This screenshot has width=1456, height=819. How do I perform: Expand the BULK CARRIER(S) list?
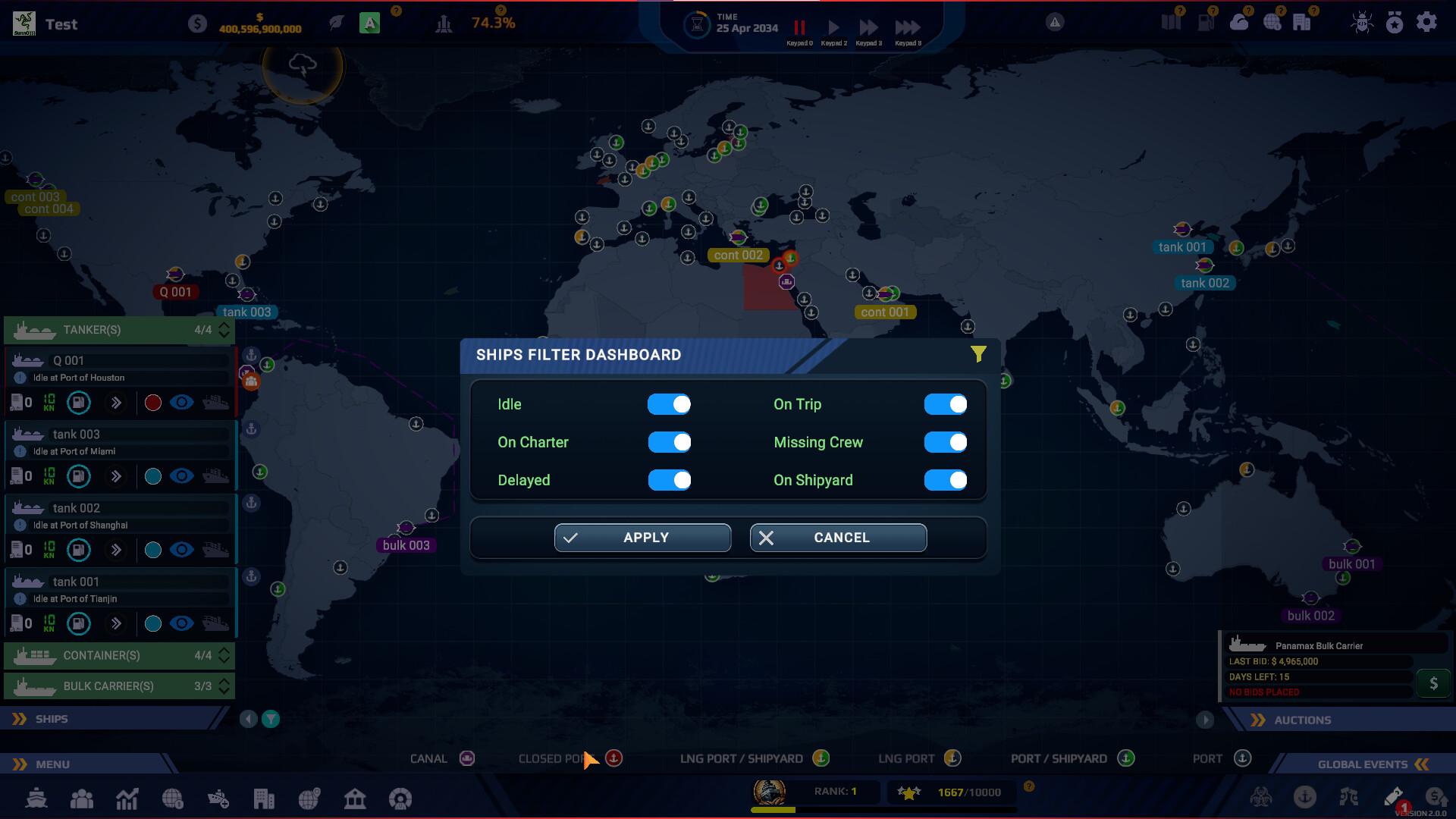tap(222, 686)
